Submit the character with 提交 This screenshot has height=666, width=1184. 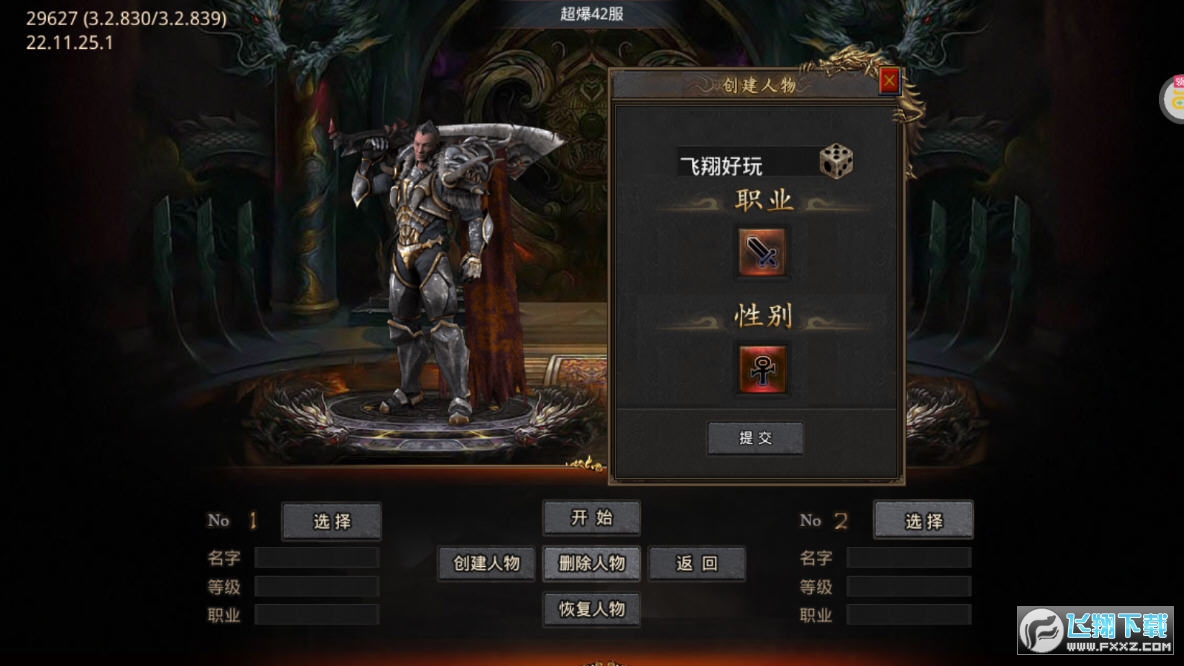click(x=755, y=438)
